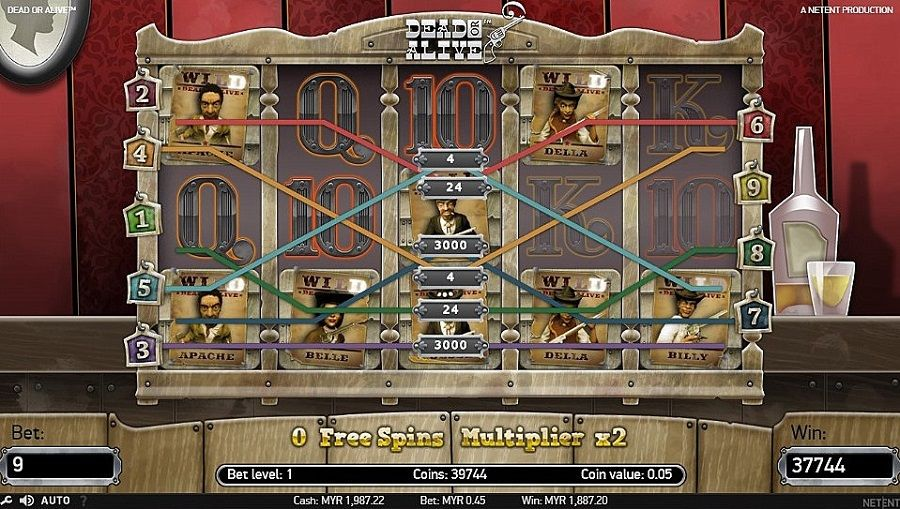Start AUTO play mode
This screenshot has width=900, height=509.
55,500
